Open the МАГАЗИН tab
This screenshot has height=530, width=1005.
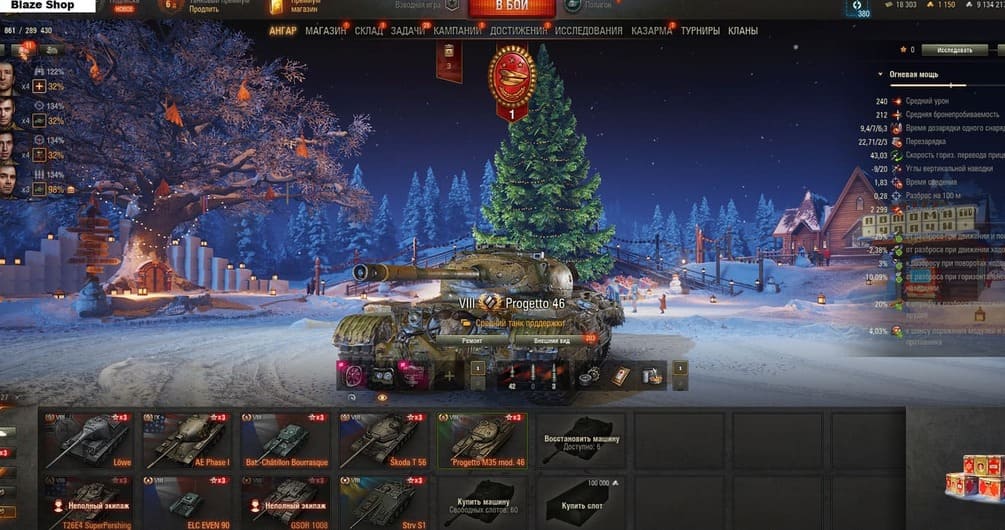click(x=326, y=31)
